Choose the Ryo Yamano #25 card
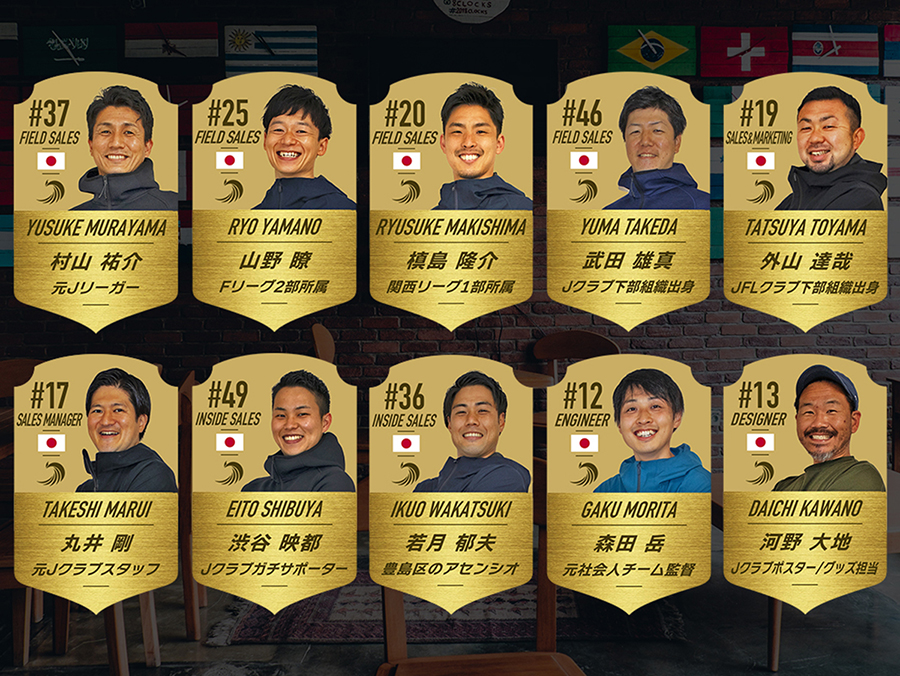The height and width of the screenshot is (676, 900). click(274, 200)
